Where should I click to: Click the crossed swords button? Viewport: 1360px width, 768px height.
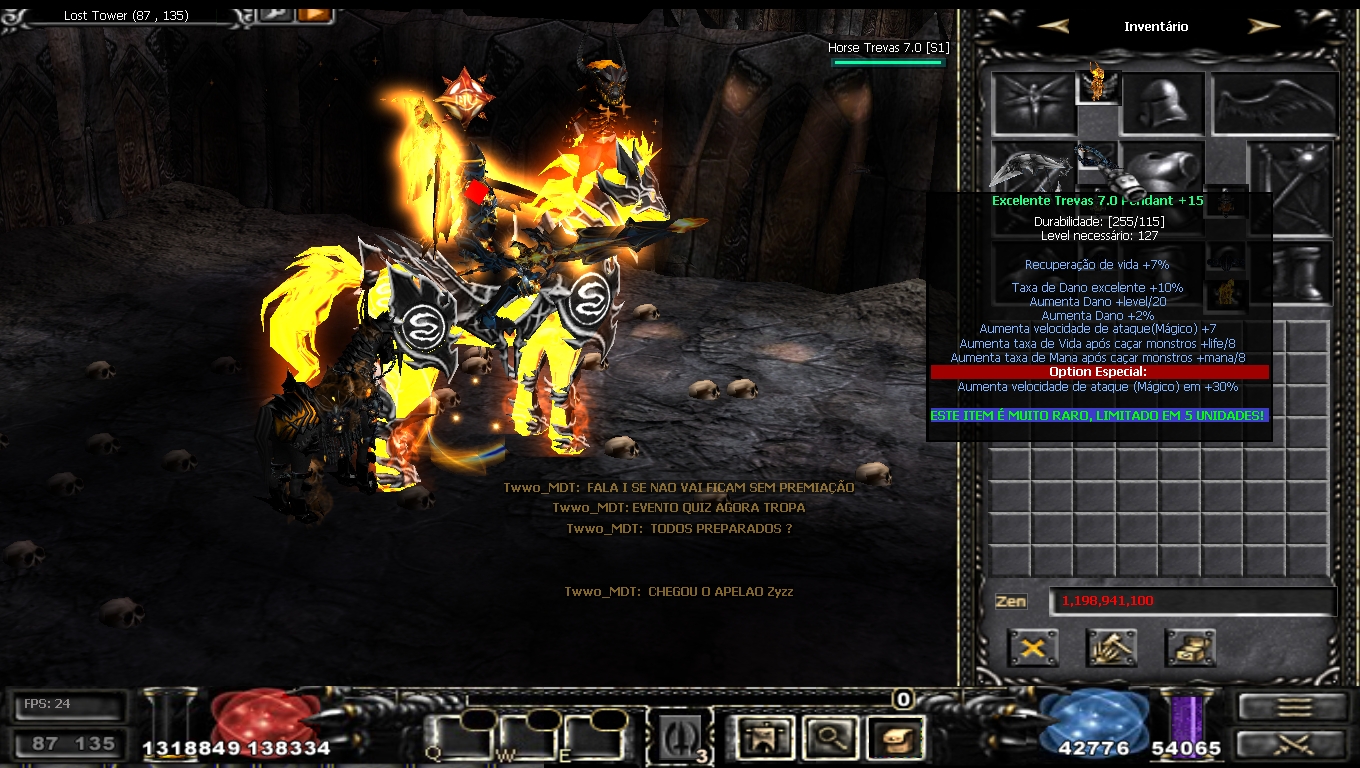(x=1293, y=745)
